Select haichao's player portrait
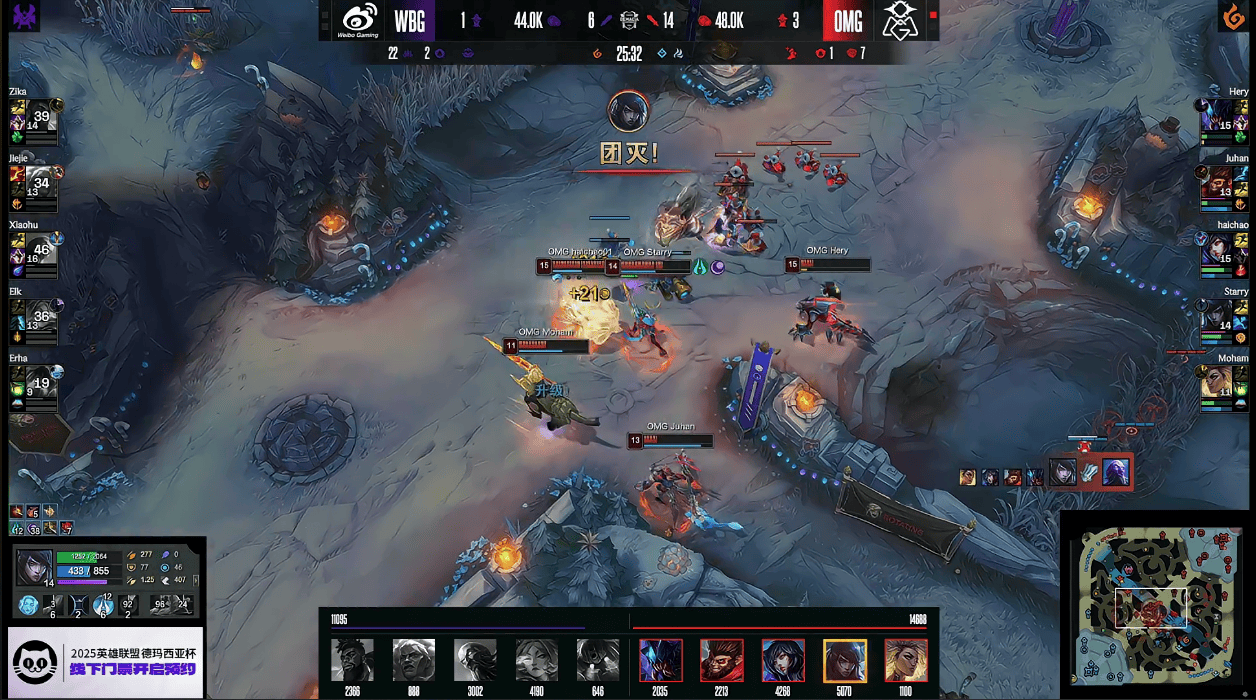Image resolution: width=1256 pixels, height=700 pixels. 1218,250
